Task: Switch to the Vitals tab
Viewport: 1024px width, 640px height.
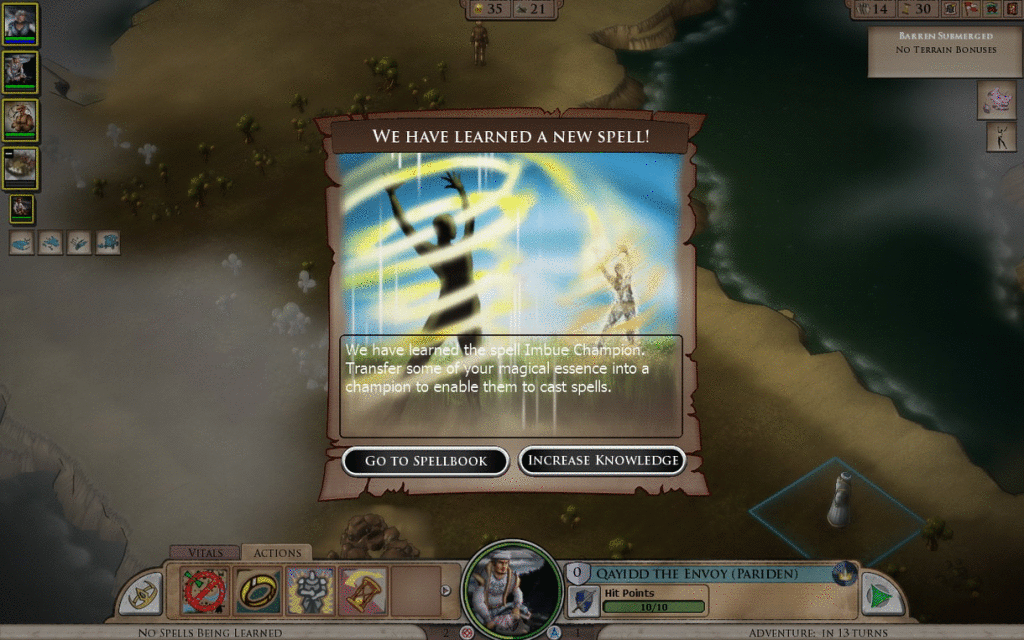Action: coord(204,552)
